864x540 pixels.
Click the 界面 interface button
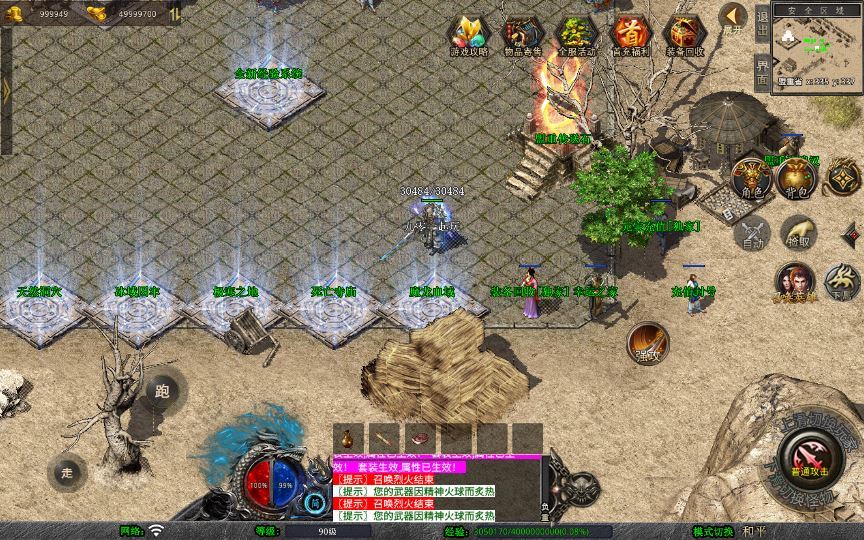(x=762, y=73)
